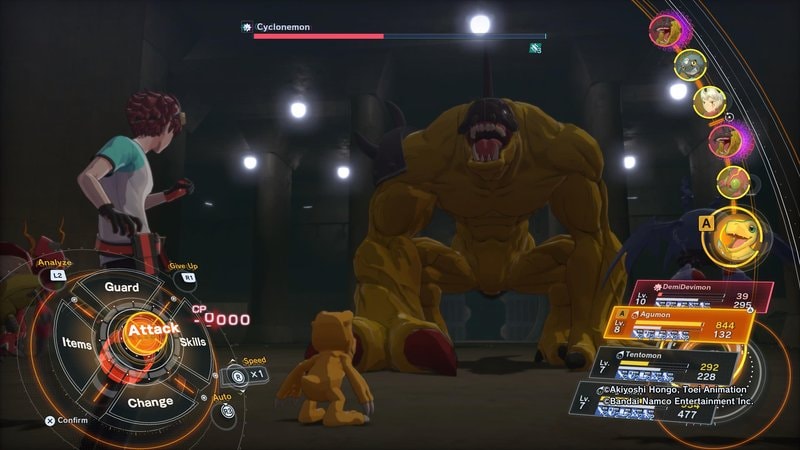800x450 pixels.
Task: Open the Skills command
Action: tap(193, 343)
